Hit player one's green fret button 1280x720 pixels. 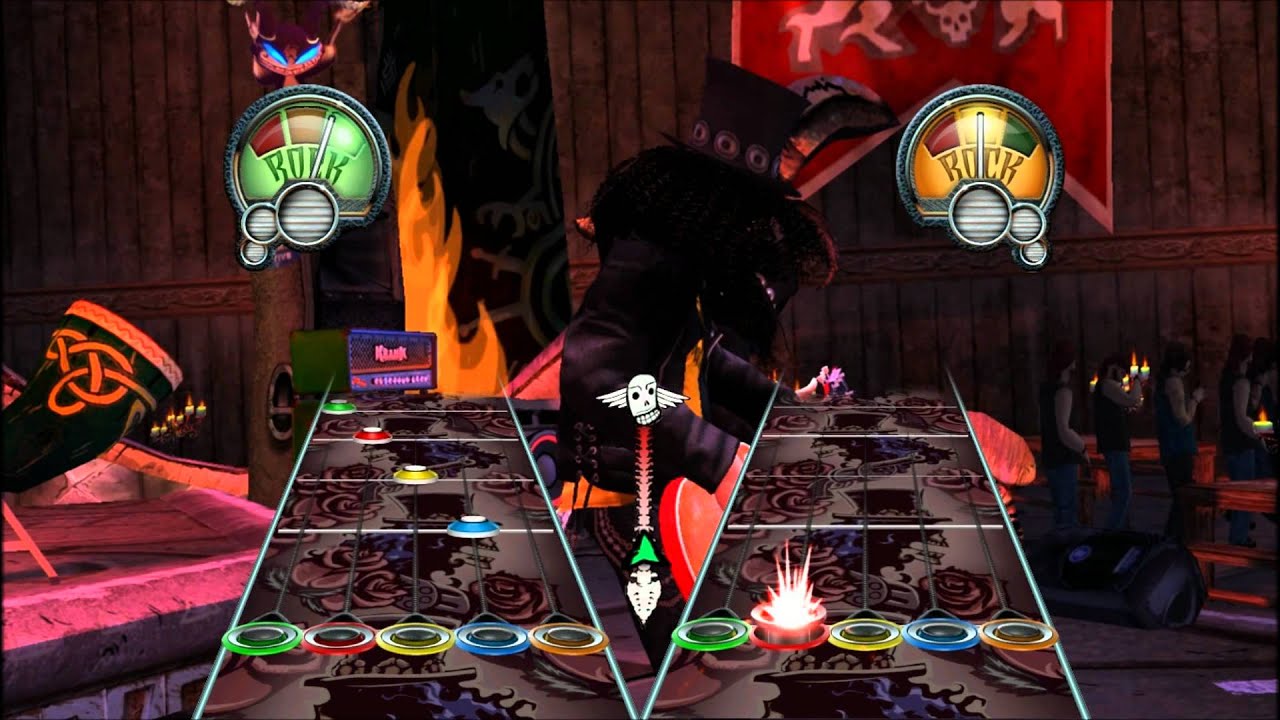coord(262,636)
